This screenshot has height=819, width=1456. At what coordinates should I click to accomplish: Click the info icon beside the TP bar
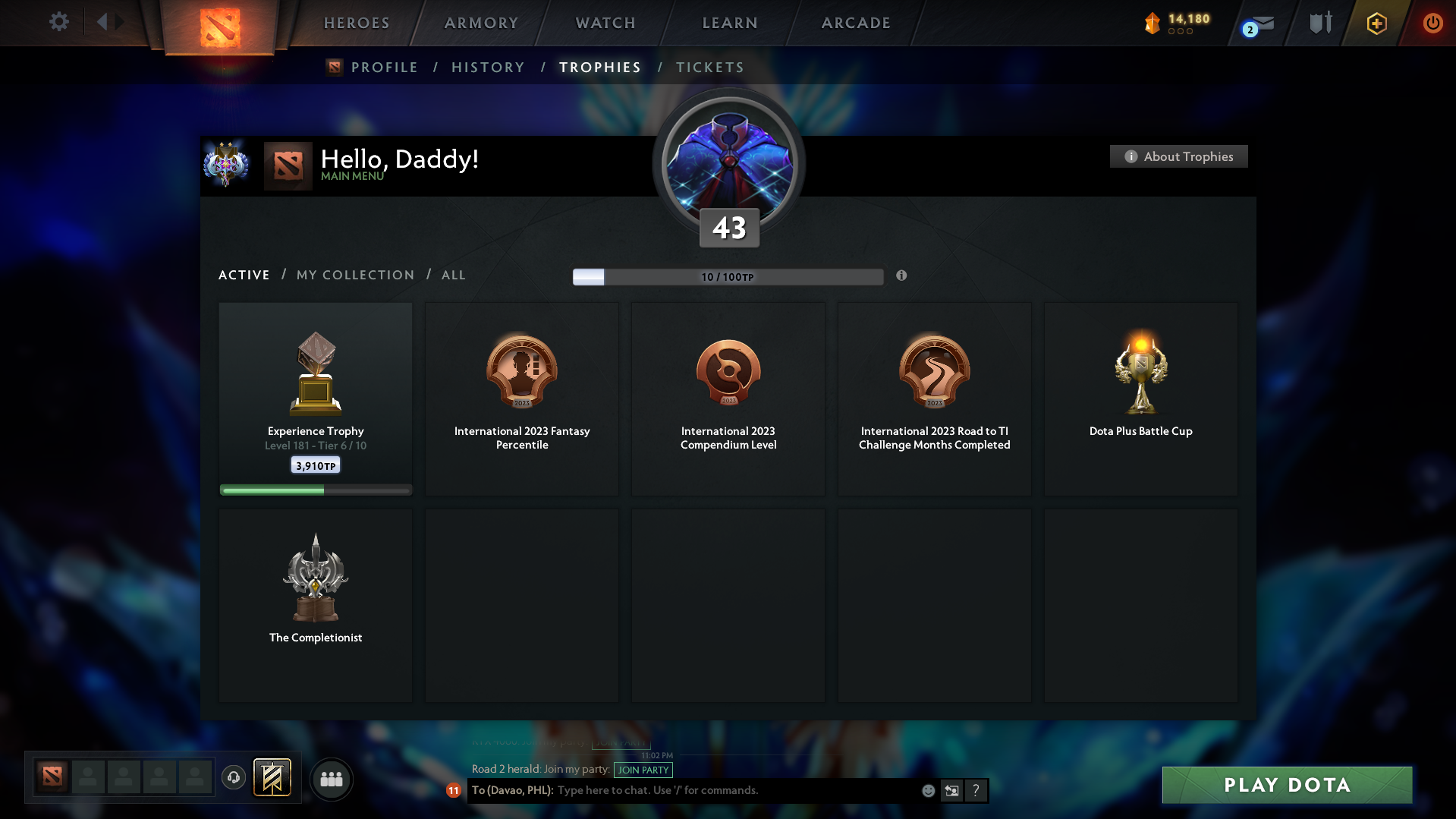coord(902,276)
